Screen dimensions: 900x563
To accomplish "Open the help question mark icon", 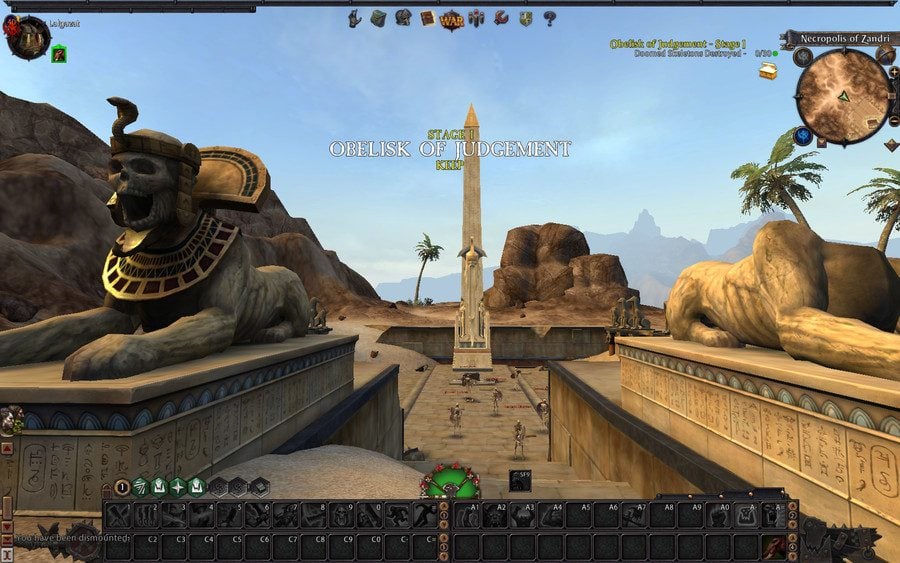I will coord(549,18).
